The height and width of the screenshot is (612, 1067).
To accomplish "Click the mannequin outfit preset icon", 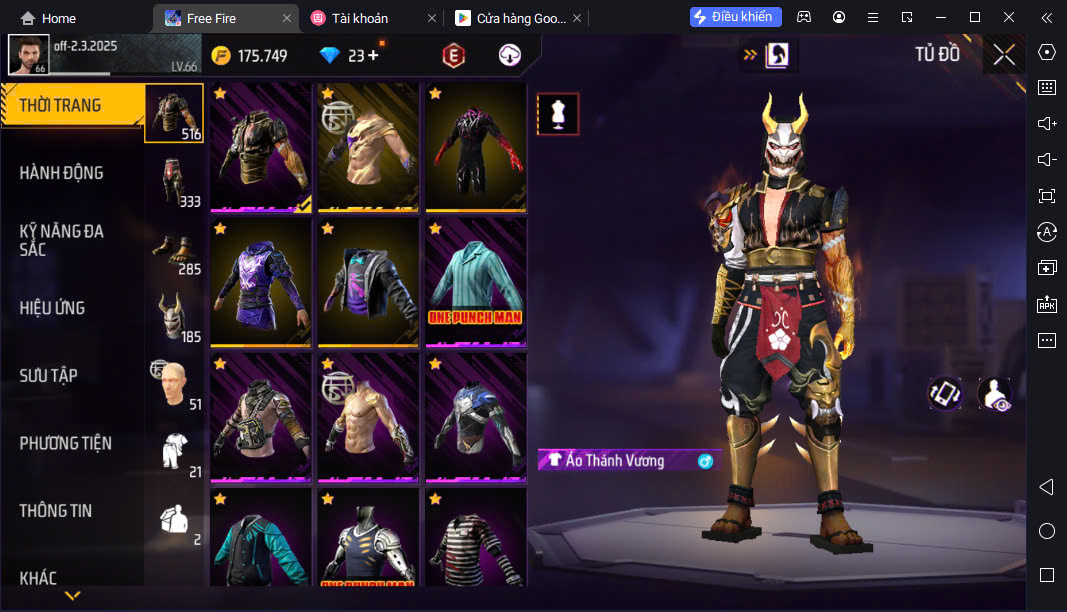I will [558, 114].
